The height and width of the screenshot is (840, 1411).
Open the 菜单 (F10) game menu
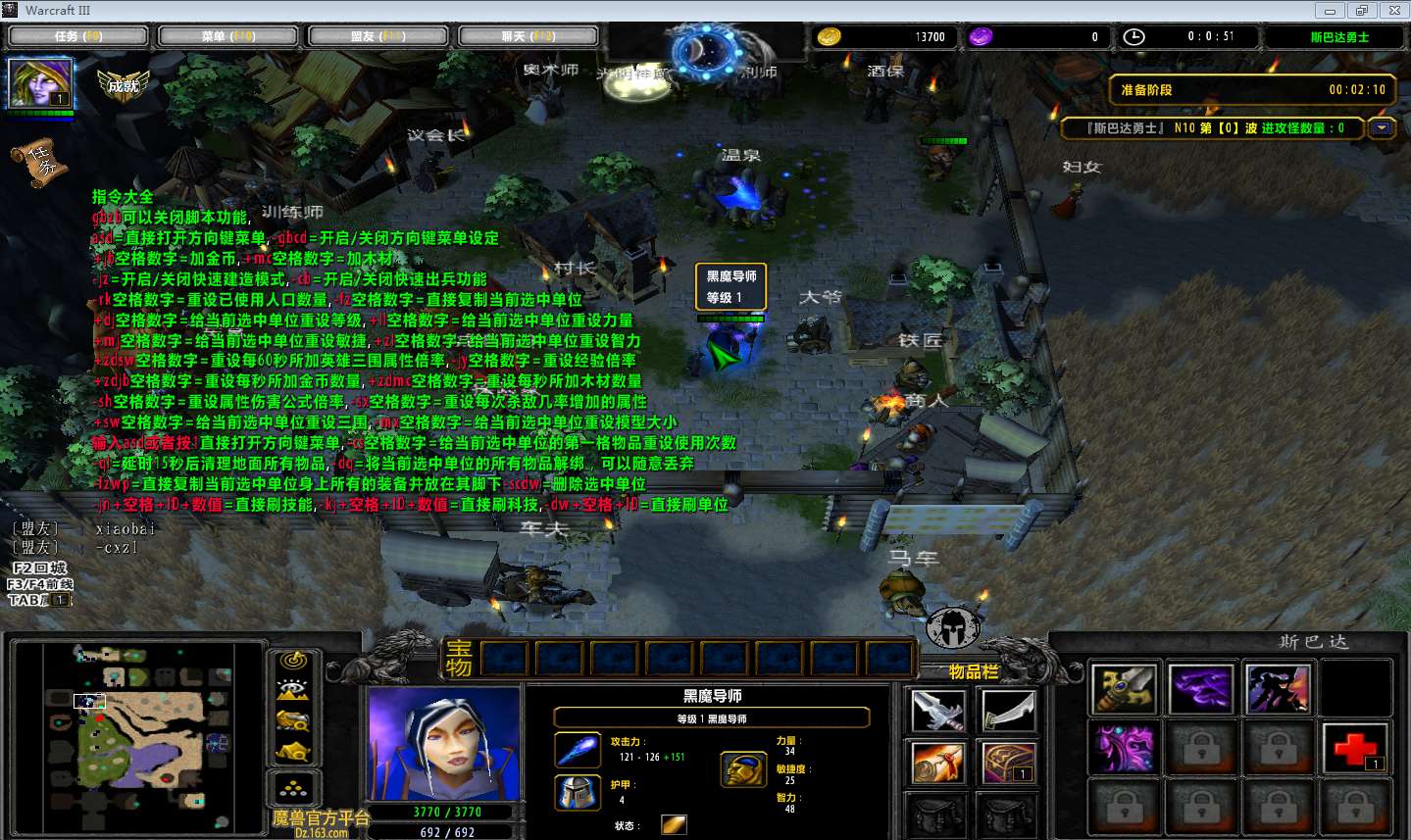pyautogui.click(x=228, y=36)
